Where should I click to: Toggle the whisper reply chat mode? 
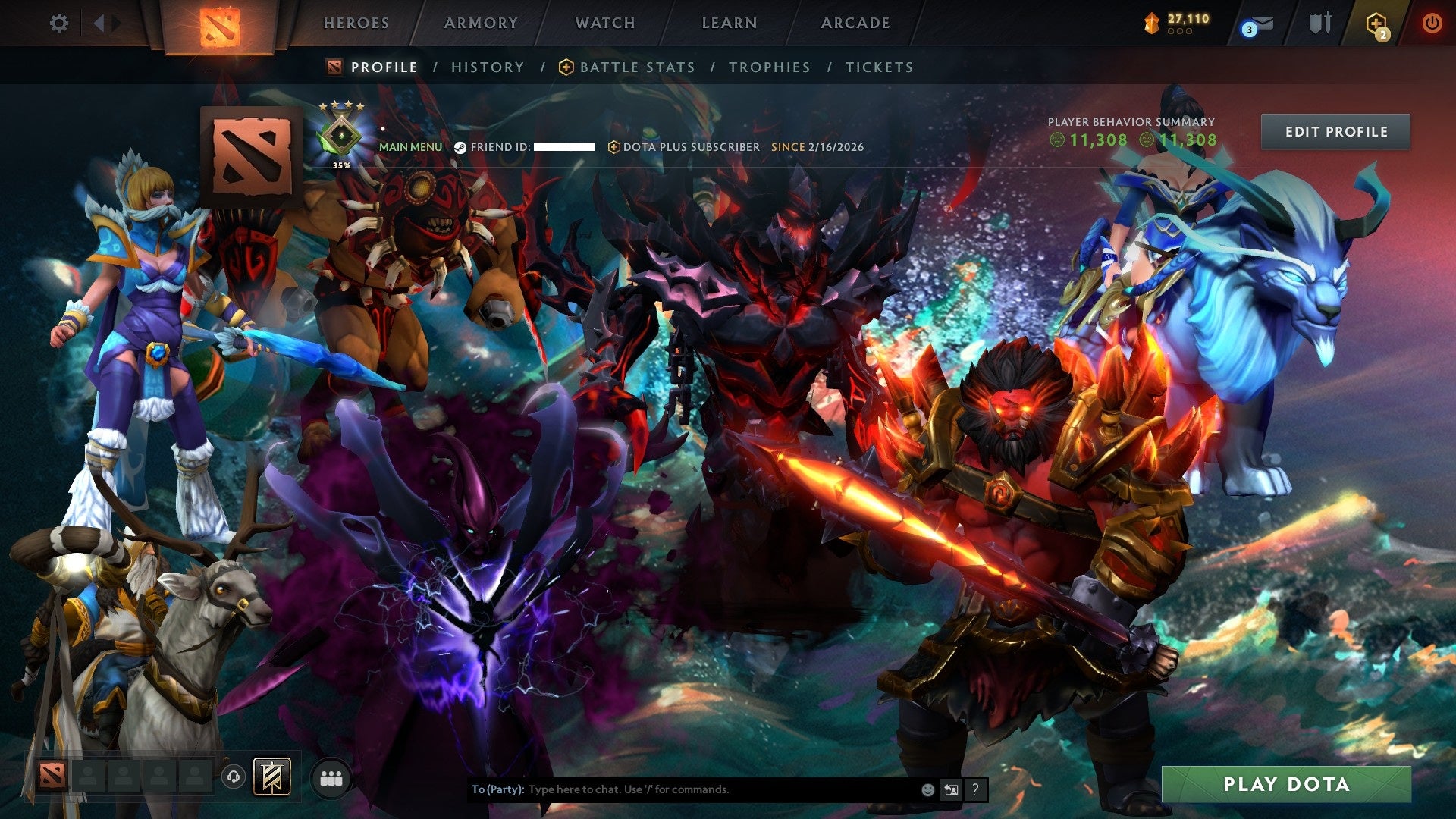(x=951, y=789)
